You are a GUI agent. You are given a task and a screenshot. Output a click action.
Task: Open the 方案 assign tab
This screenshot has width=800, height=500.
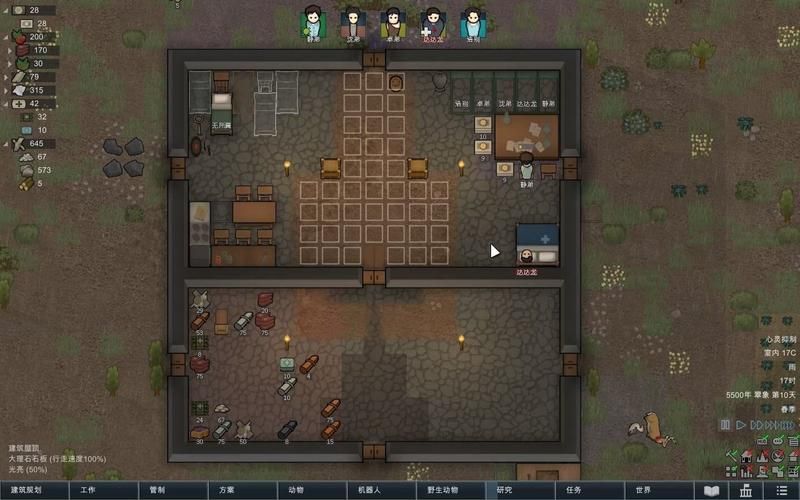pyautogui.click(x=227, y=491)
